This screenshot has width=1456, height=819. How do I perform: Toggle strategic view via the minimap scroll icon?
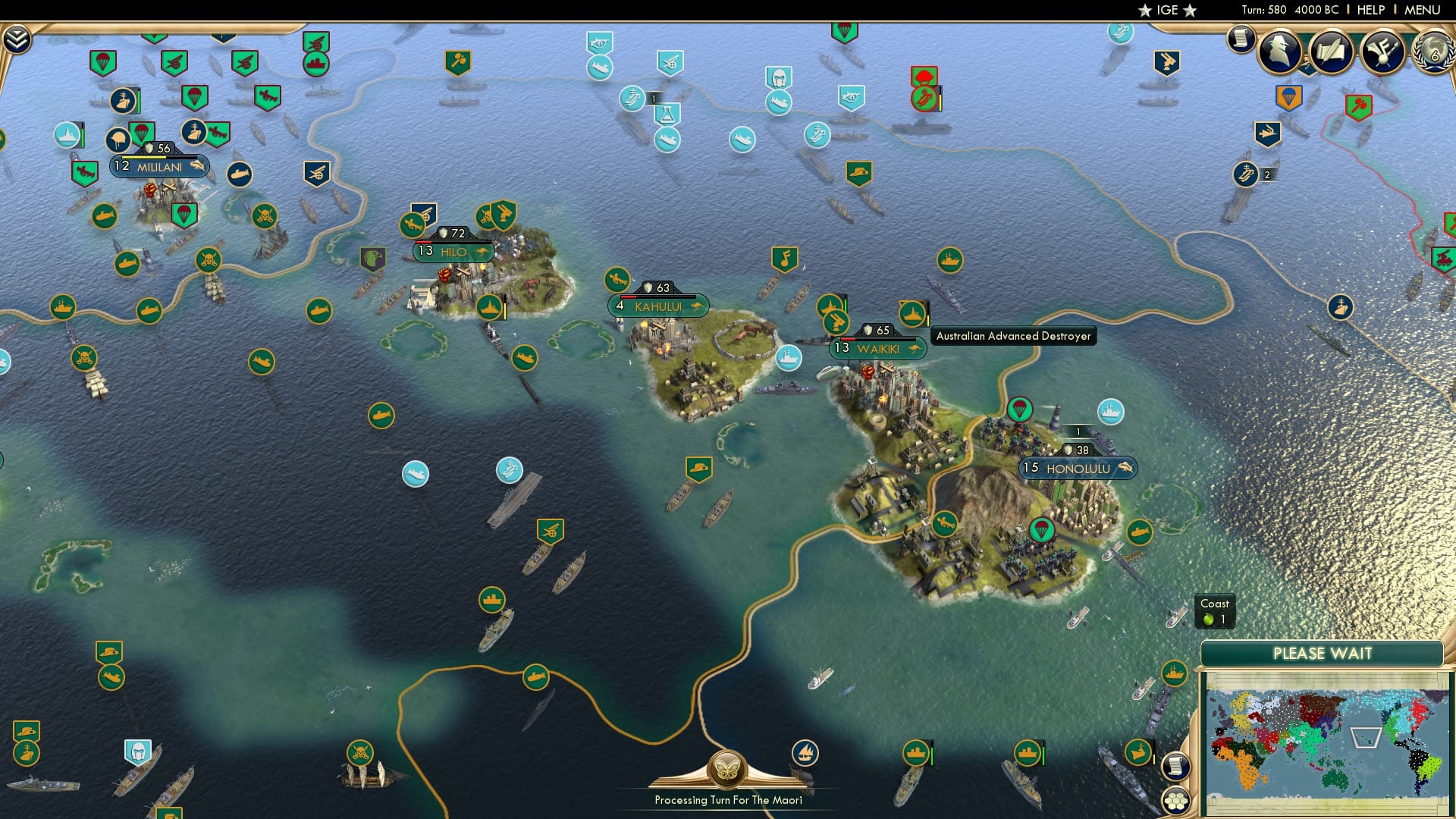coord(1176,767)
